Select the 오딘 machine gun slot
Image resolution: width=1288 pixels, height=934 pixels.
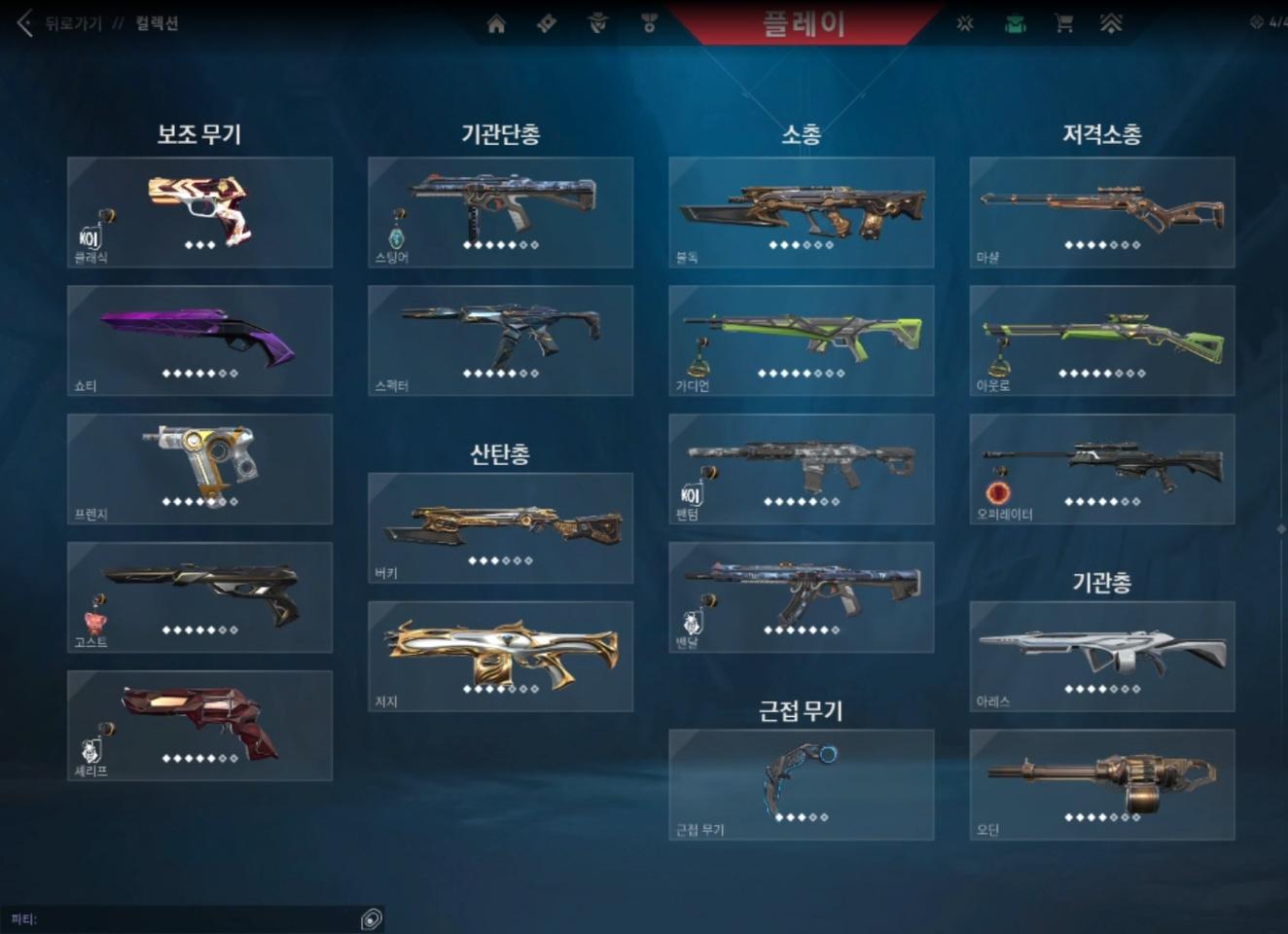coord(1102,785)
